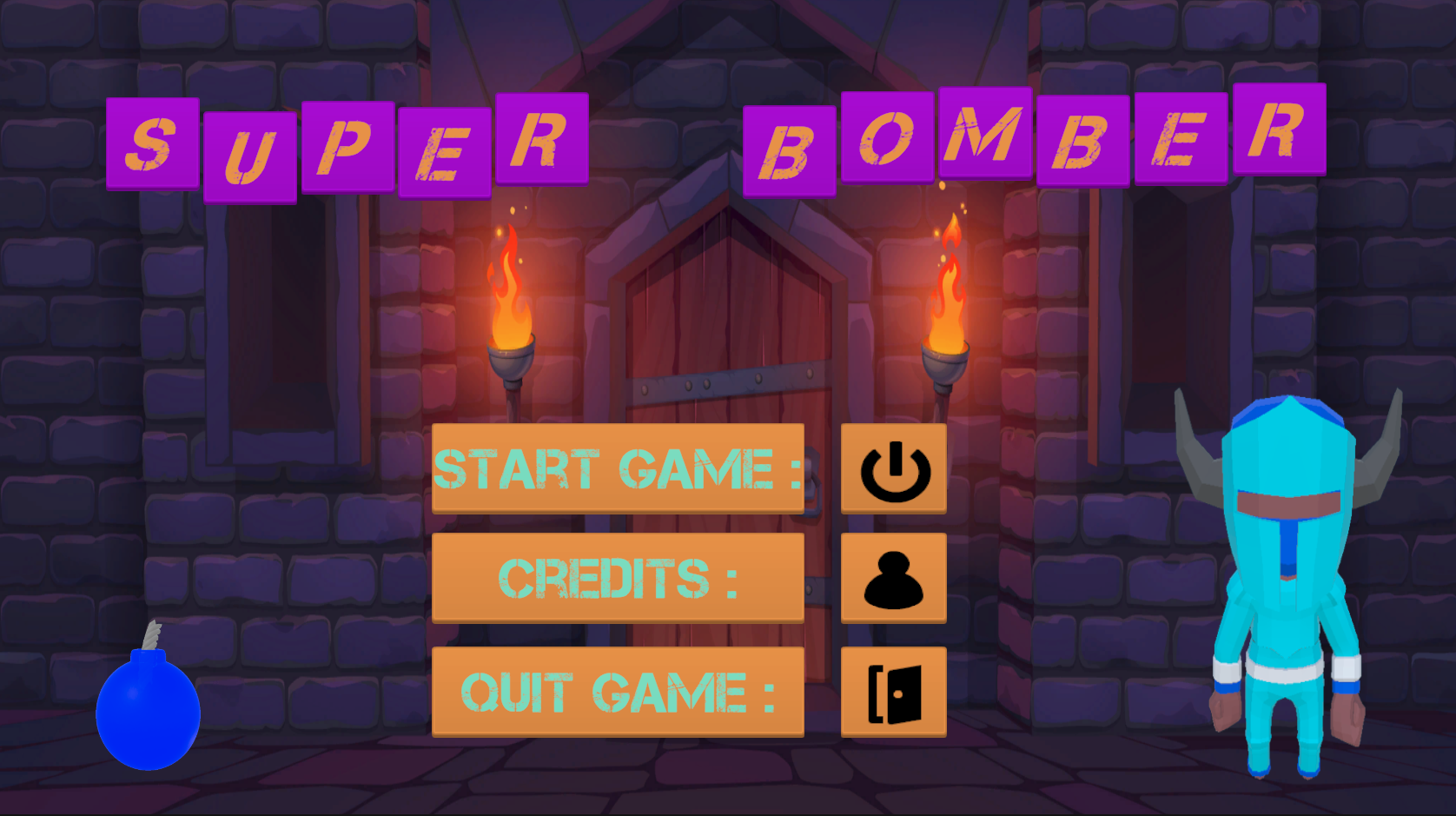Select the person silhouette icon beside Credits
Image resolution: width=1456 pixels, height=816 pixels.
[893, 578]
